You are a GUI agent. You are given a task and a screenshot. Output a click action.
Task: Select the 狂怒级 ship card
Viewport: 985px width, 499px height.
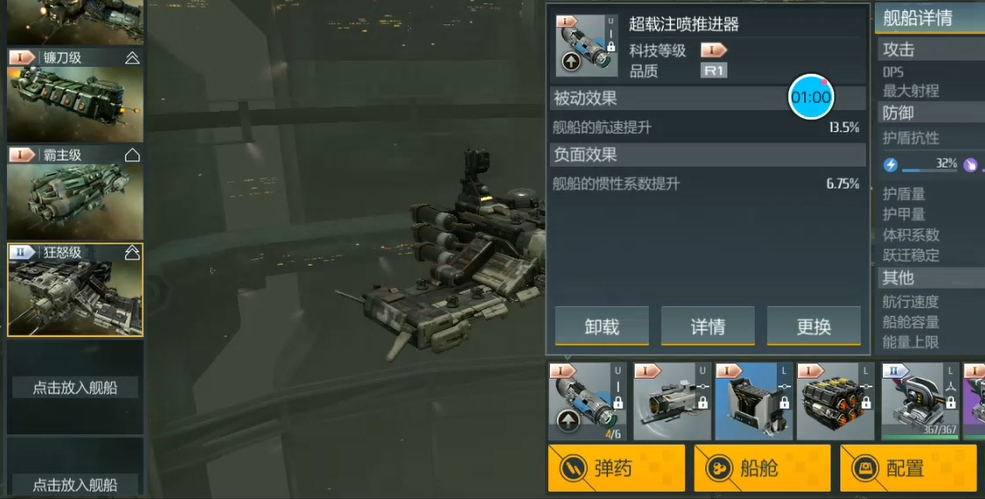coord(75,289)
